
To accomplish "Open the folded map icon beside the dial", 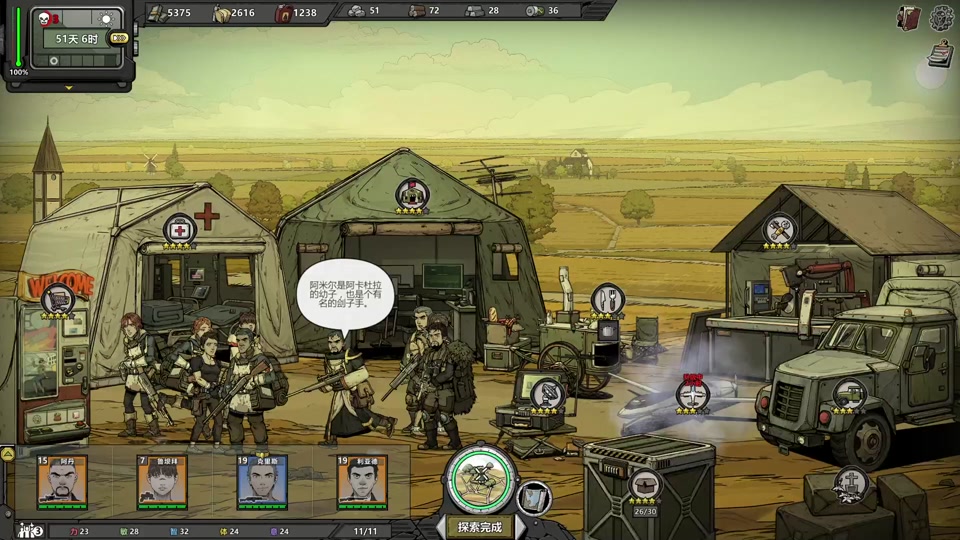I will [x=534, y=496].
